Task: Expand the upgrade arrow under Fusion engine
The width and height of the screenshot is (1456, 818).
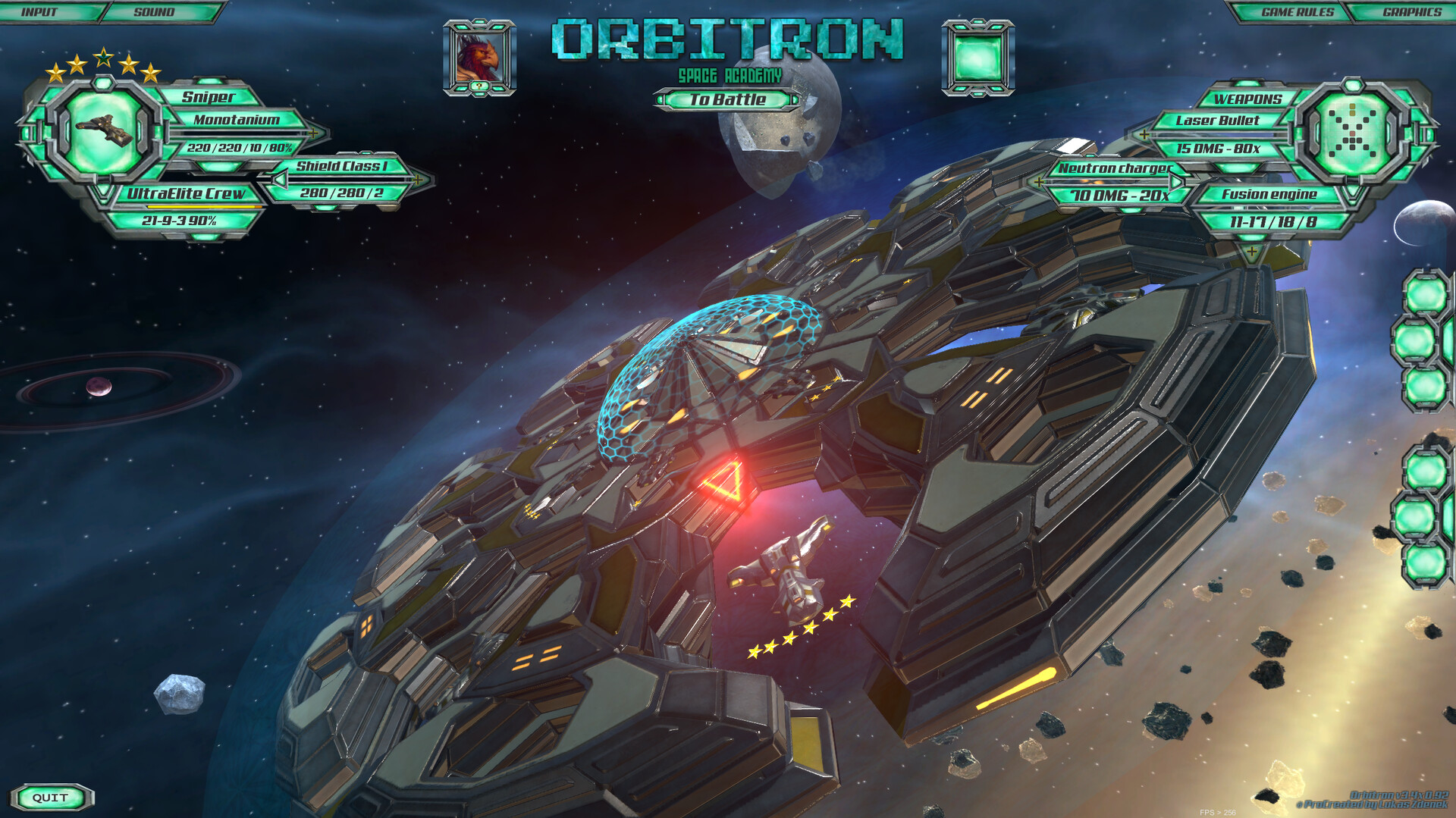Action: click(1251, 253)
